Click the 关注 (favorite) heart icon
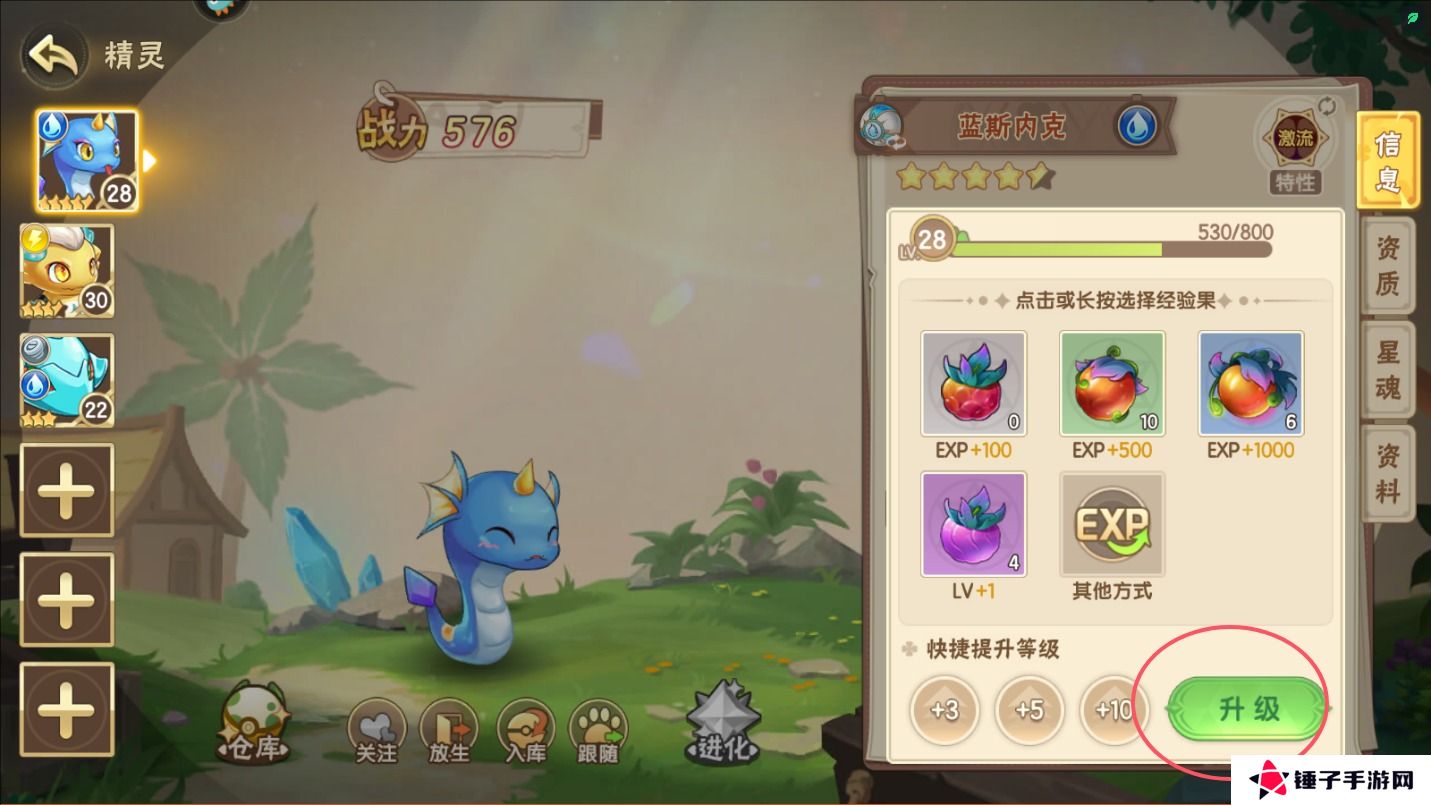 pos(378,721)
